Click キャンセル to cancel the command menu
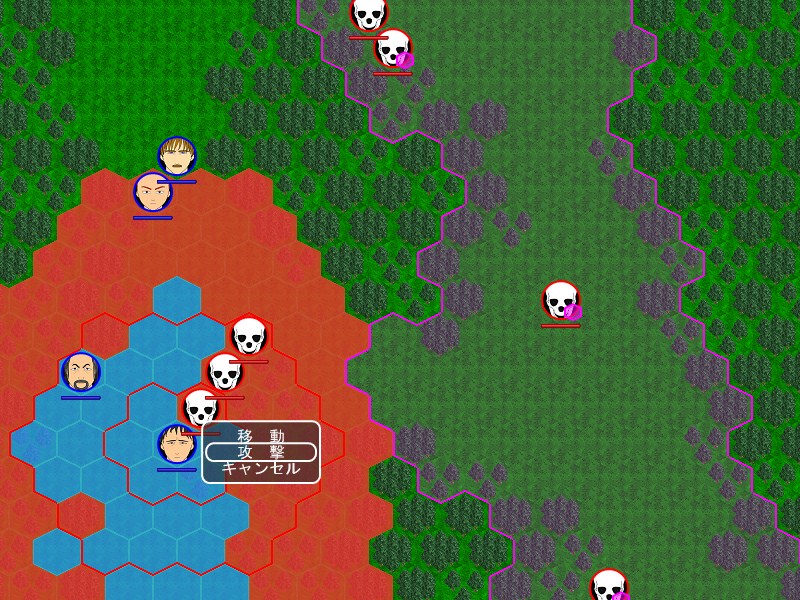The height and width of the screenshot is (600, 800). tap(261, 468)
